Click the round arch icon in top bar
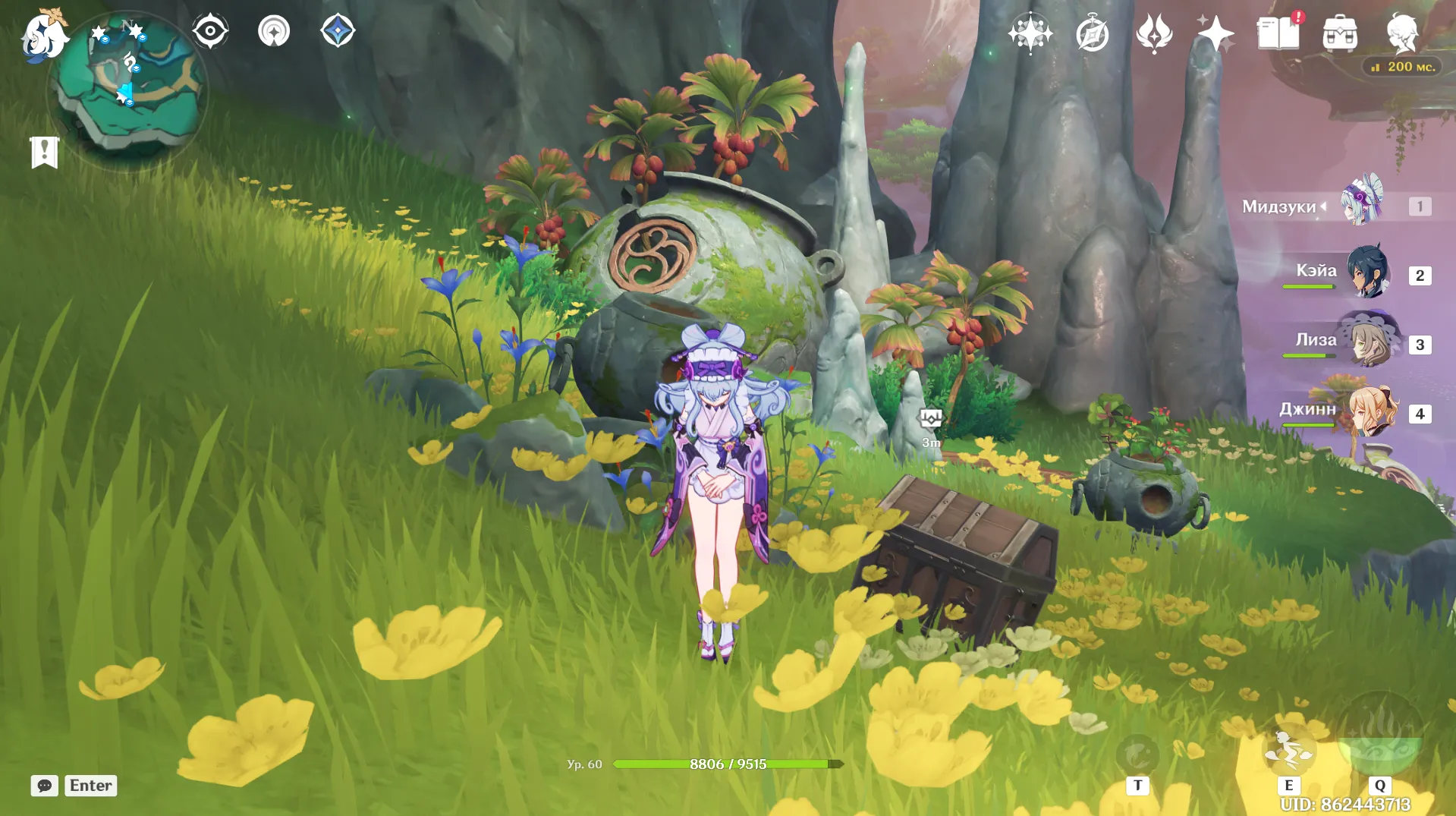The image size is (1456, 816). [274, 32]
